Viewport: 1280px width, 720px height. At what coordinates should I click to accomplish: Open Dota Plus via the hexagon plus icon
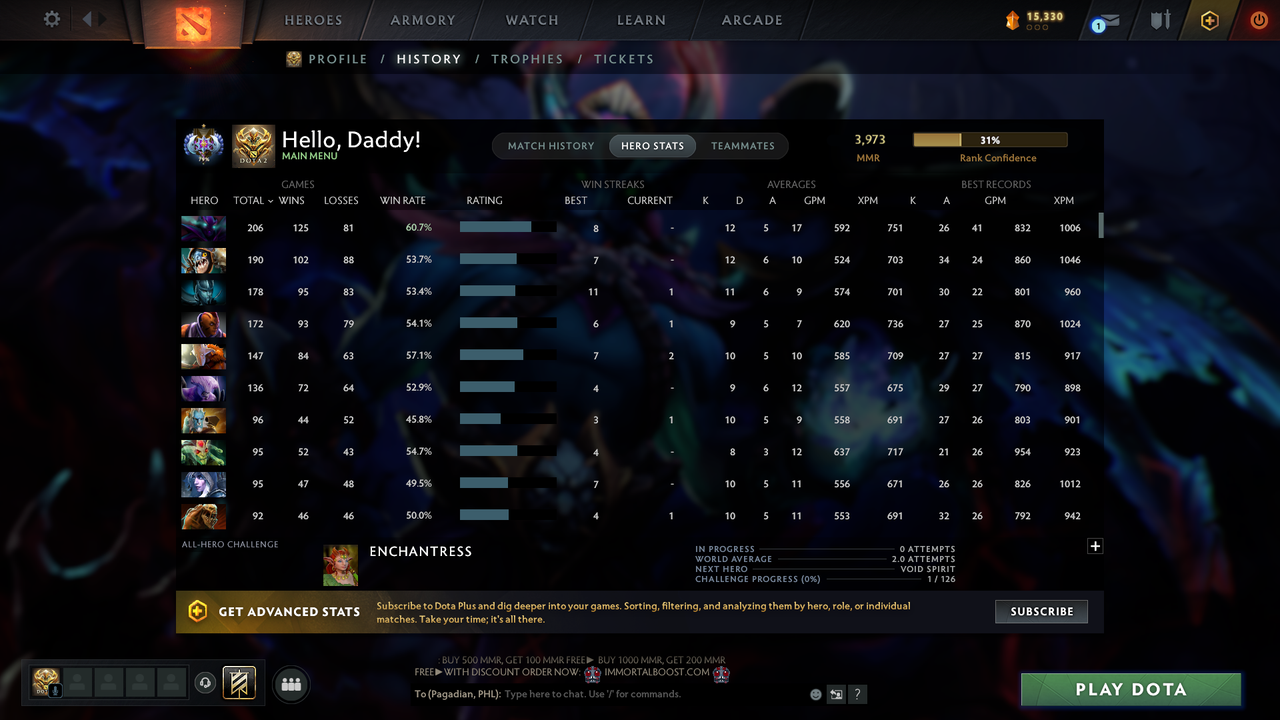(1209, 19)
